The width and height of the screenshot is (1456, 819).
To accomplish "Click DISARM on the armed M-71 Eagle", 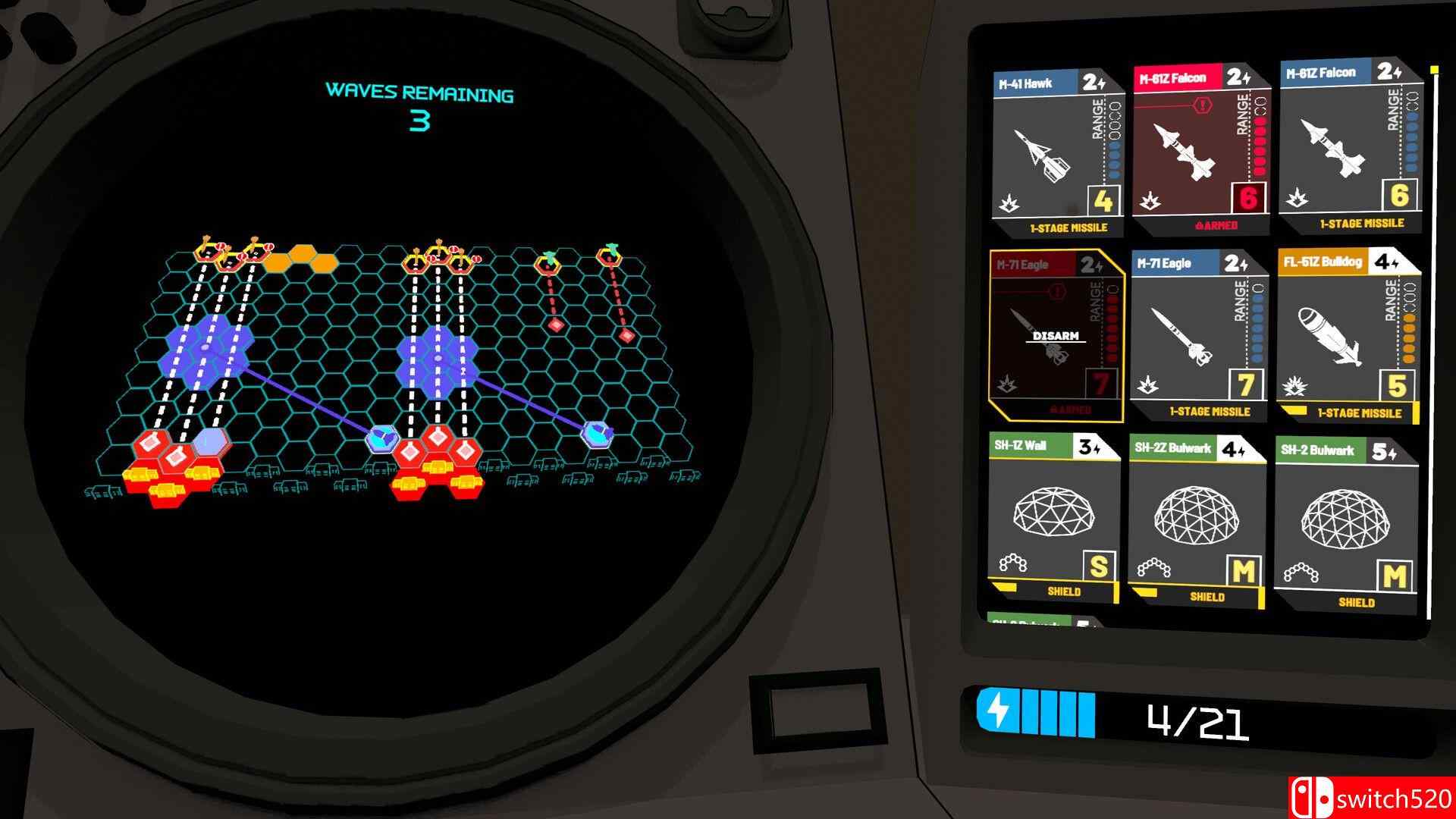I will pos(1056,334).
